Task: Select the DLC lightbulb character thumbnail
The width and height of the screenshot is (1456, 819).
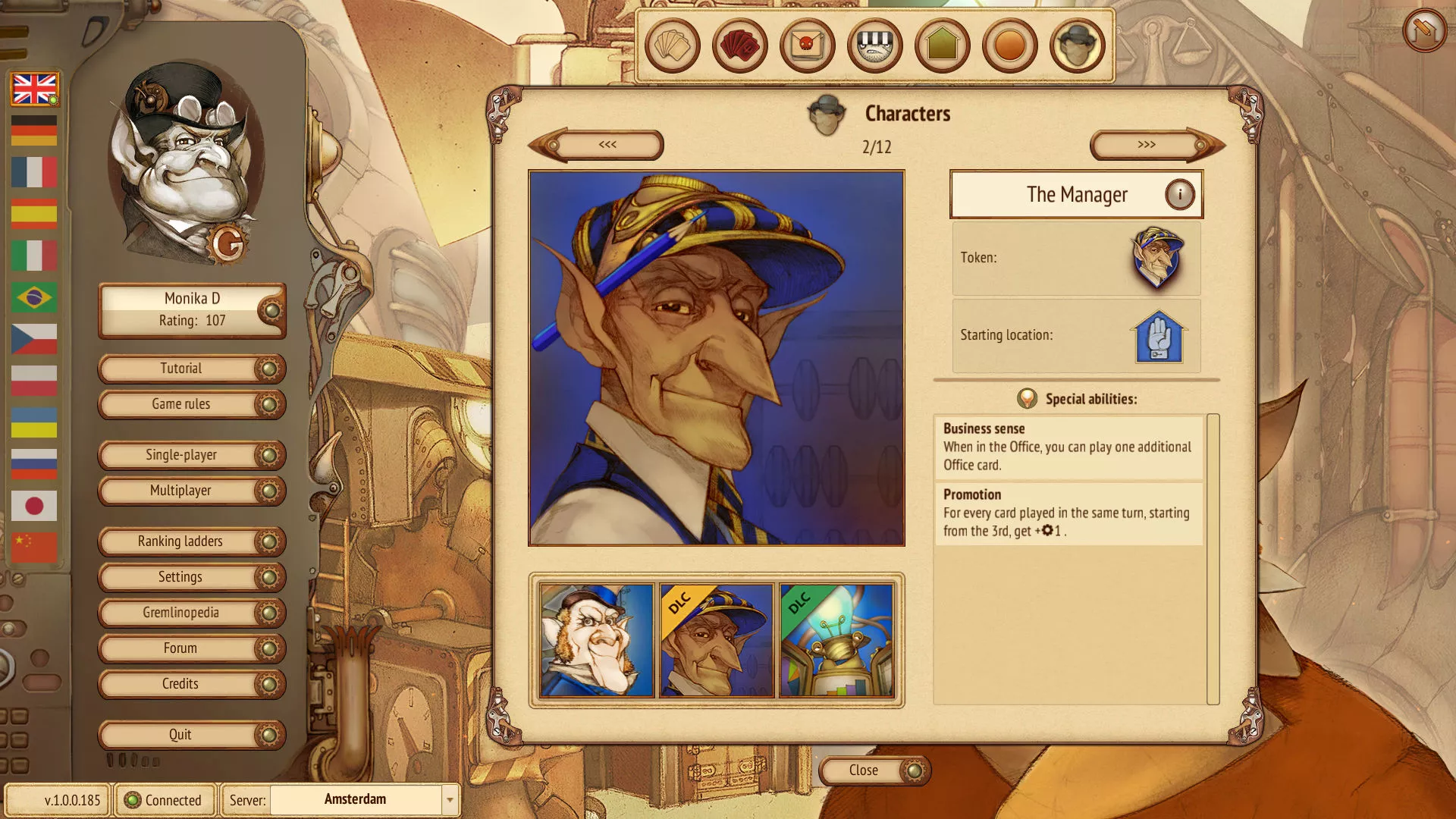Action: tap(836, 640)
